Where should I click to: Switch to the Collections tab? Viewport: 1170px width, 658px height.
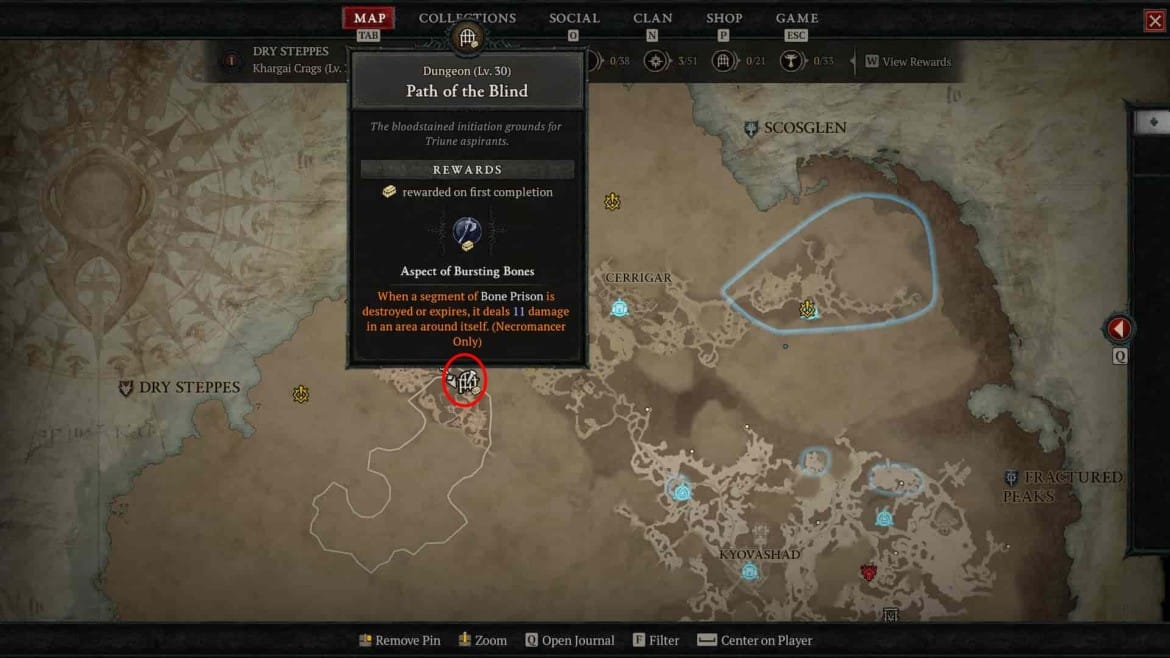pos(467,18)
